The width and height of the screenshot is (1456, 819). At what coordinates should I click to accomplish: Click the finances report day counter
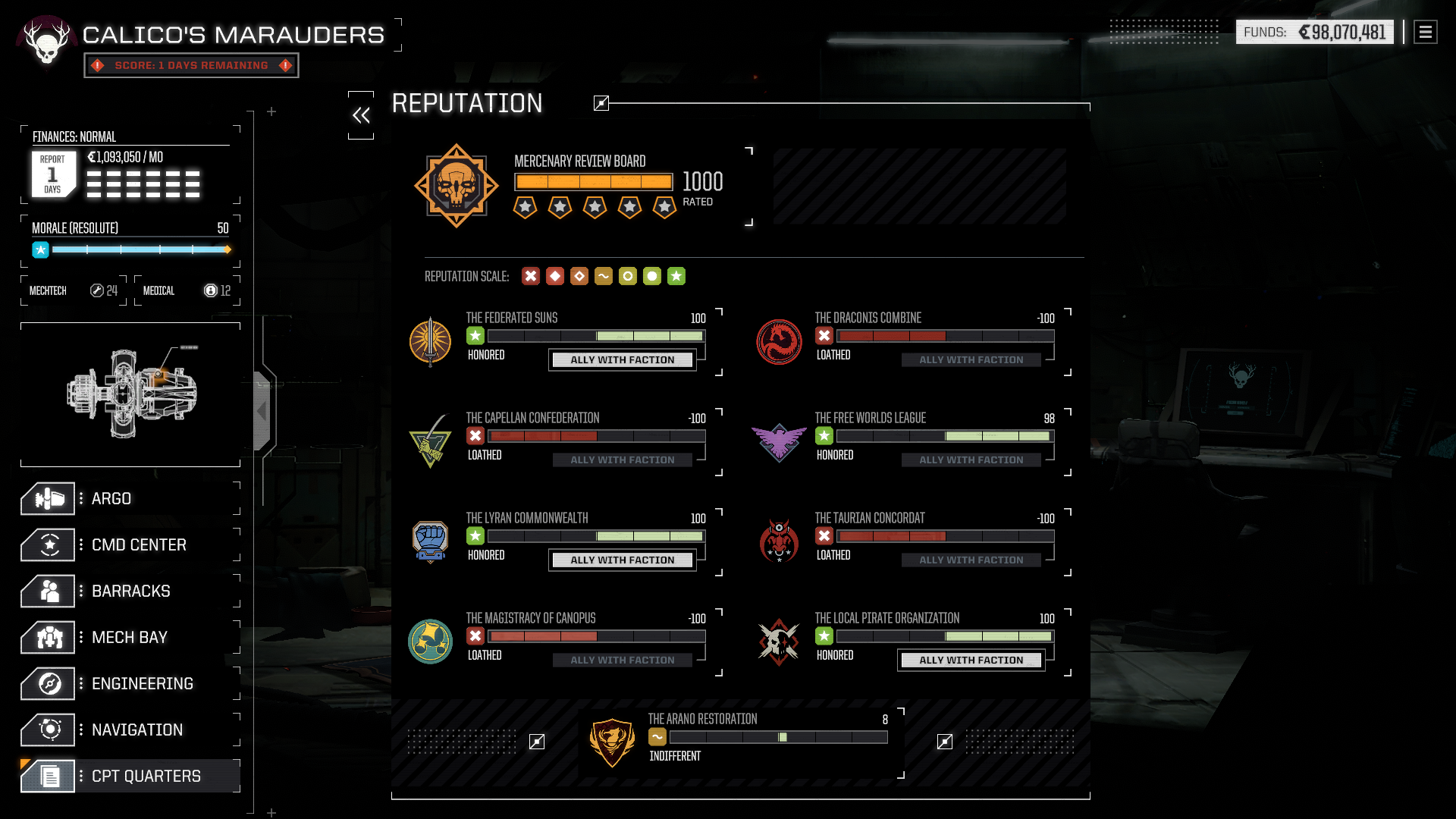(x=52, y=174)
